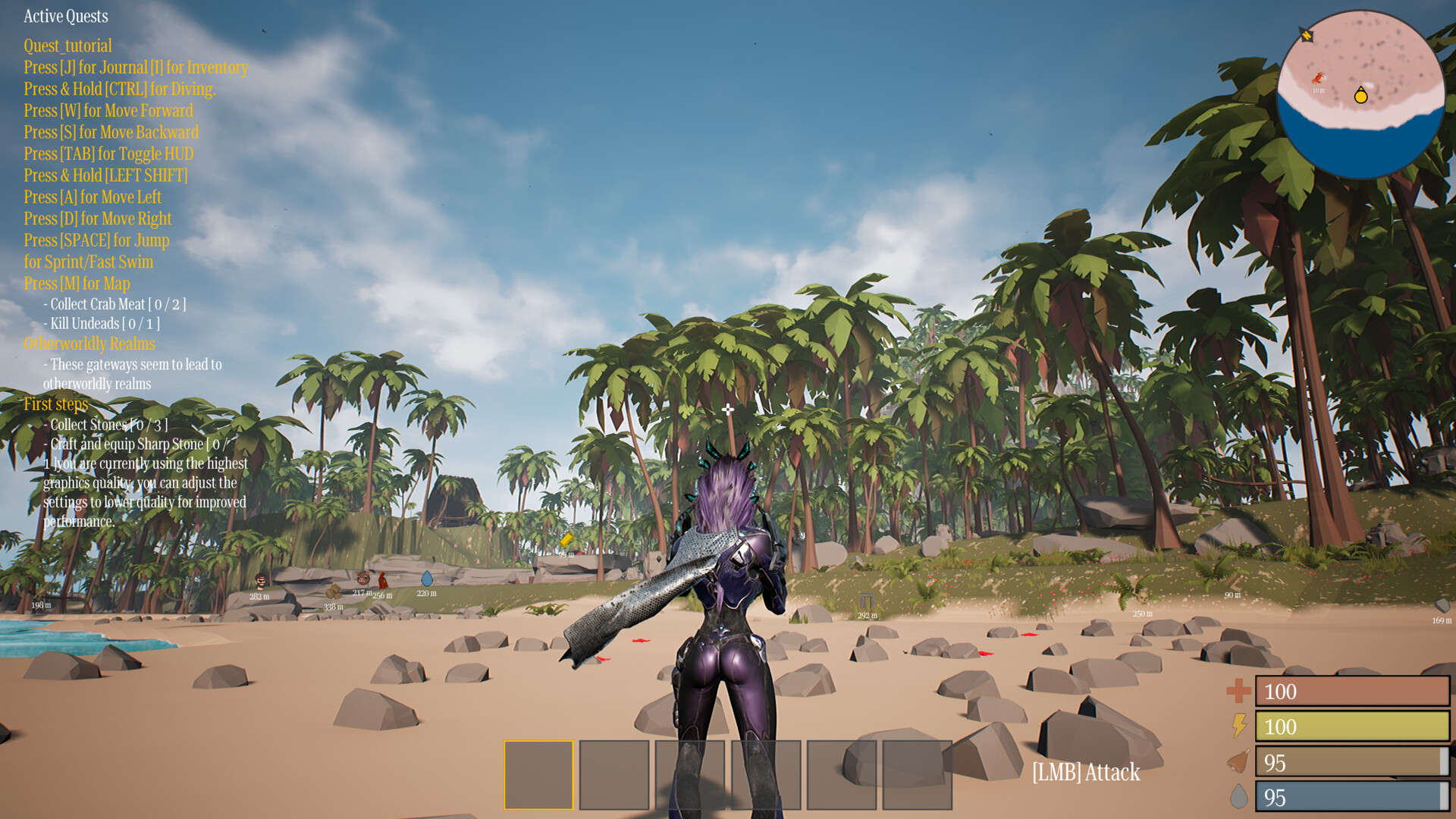The image size is (1456, 819).
Task: Click the red undead marker at 256 m
Action: click(x=383, y=582)
